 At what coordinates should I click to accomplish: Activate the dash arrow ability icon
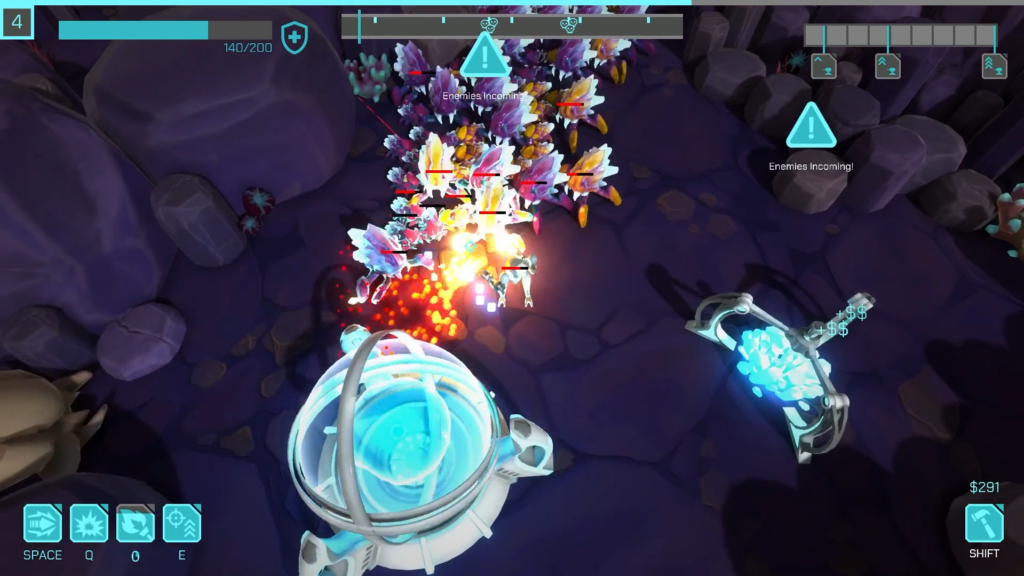click(x=43, y=523)
